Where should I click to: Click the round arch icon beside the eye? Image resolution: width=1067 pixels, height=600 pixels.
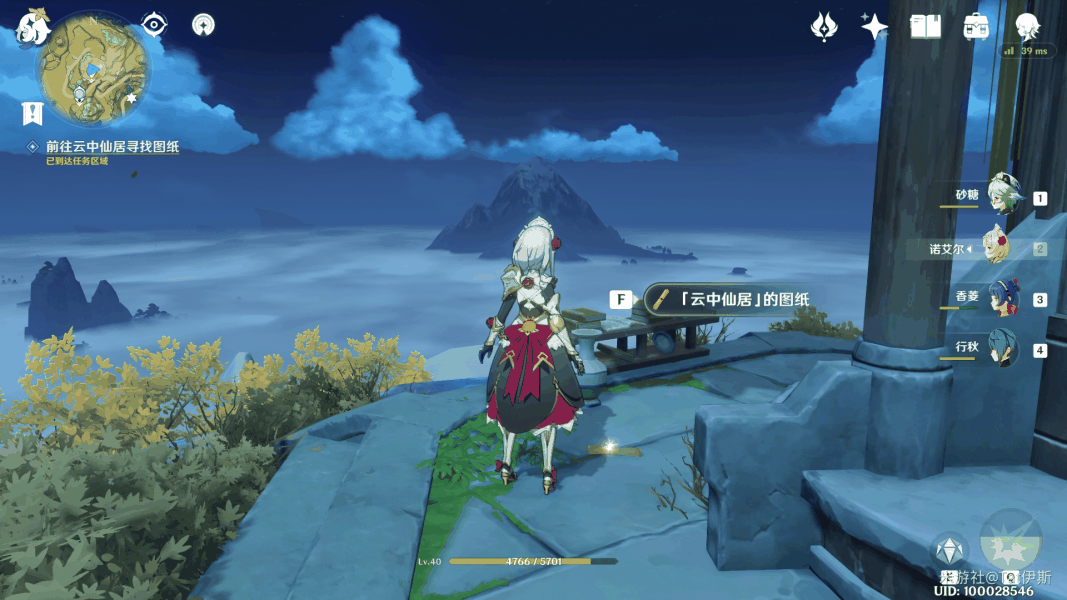(x=204, y=25)
